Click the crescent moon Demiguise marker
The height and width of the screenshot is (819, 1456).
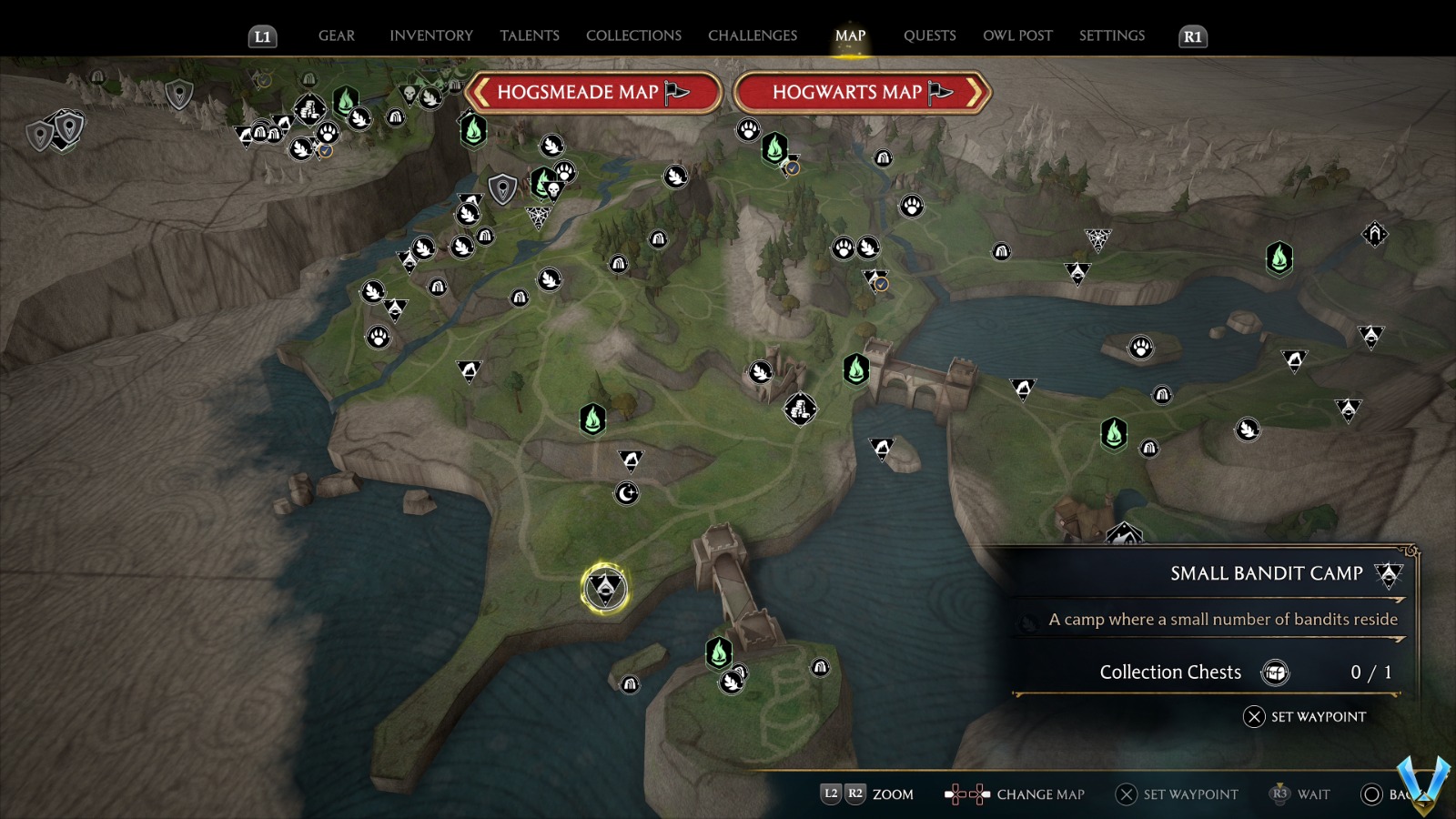[626, 492]
